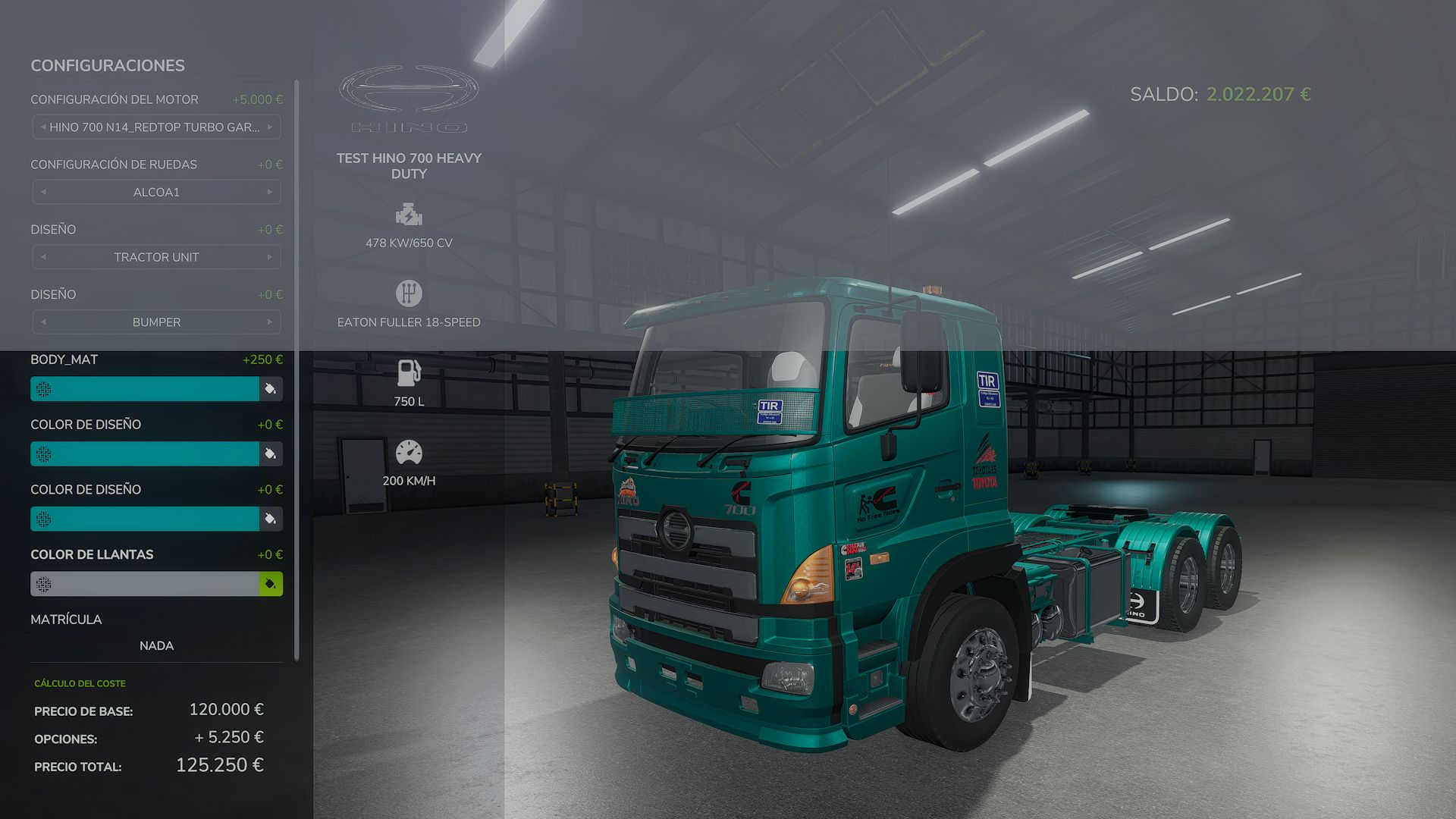The height and width of the screenshot is (819, 1456).
Task: Select the gear shifter icon for EATON FULLER 18-SPEED
Action: tap(409, 293)
